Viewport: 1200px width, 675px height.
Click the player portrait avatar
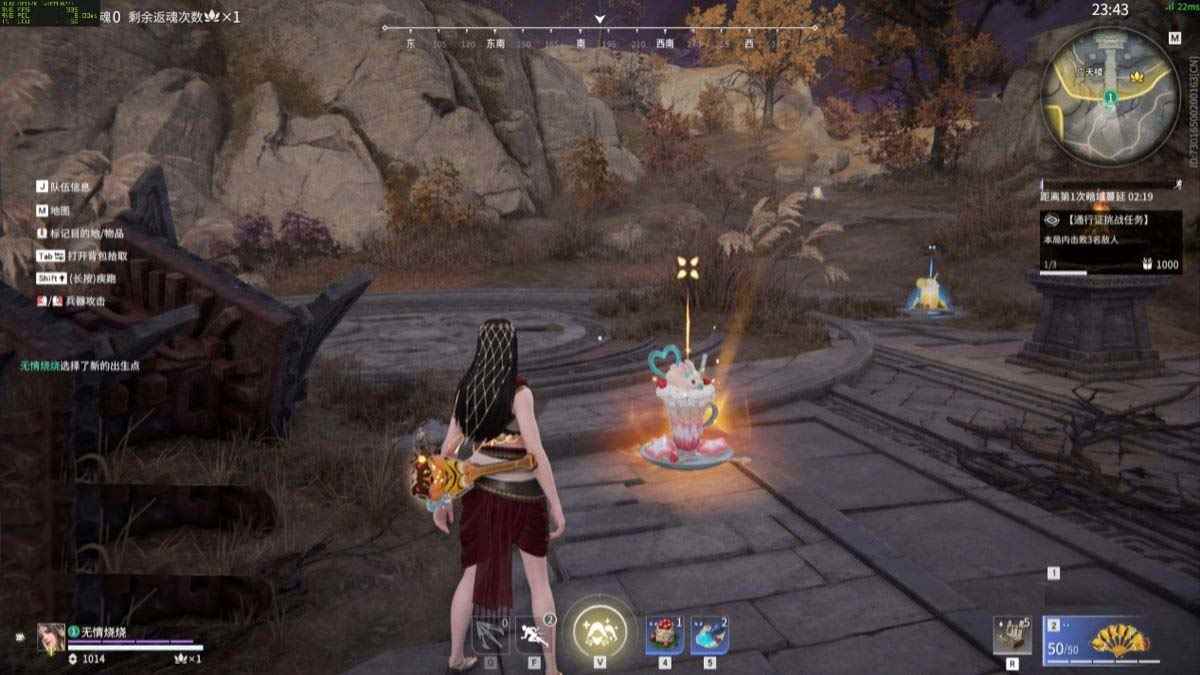(x=51, y=637)
